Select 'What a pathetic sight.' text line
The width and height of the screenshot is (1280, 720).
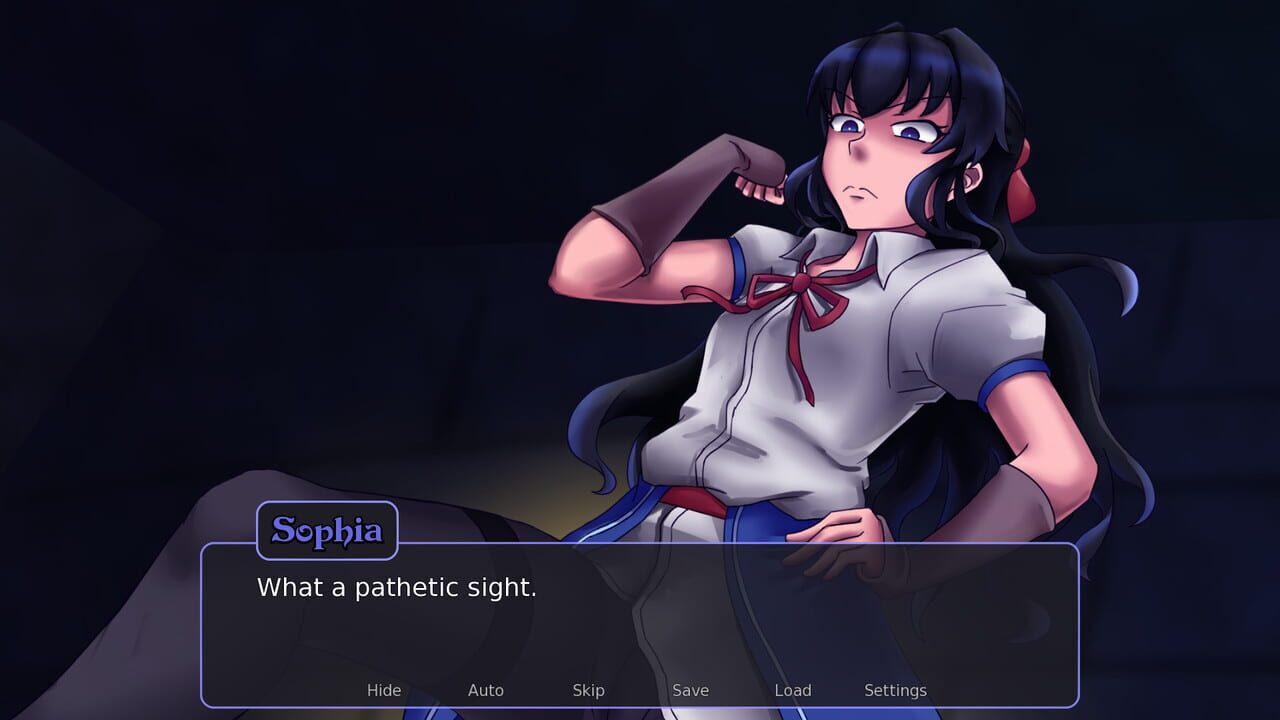pos(398,588)
